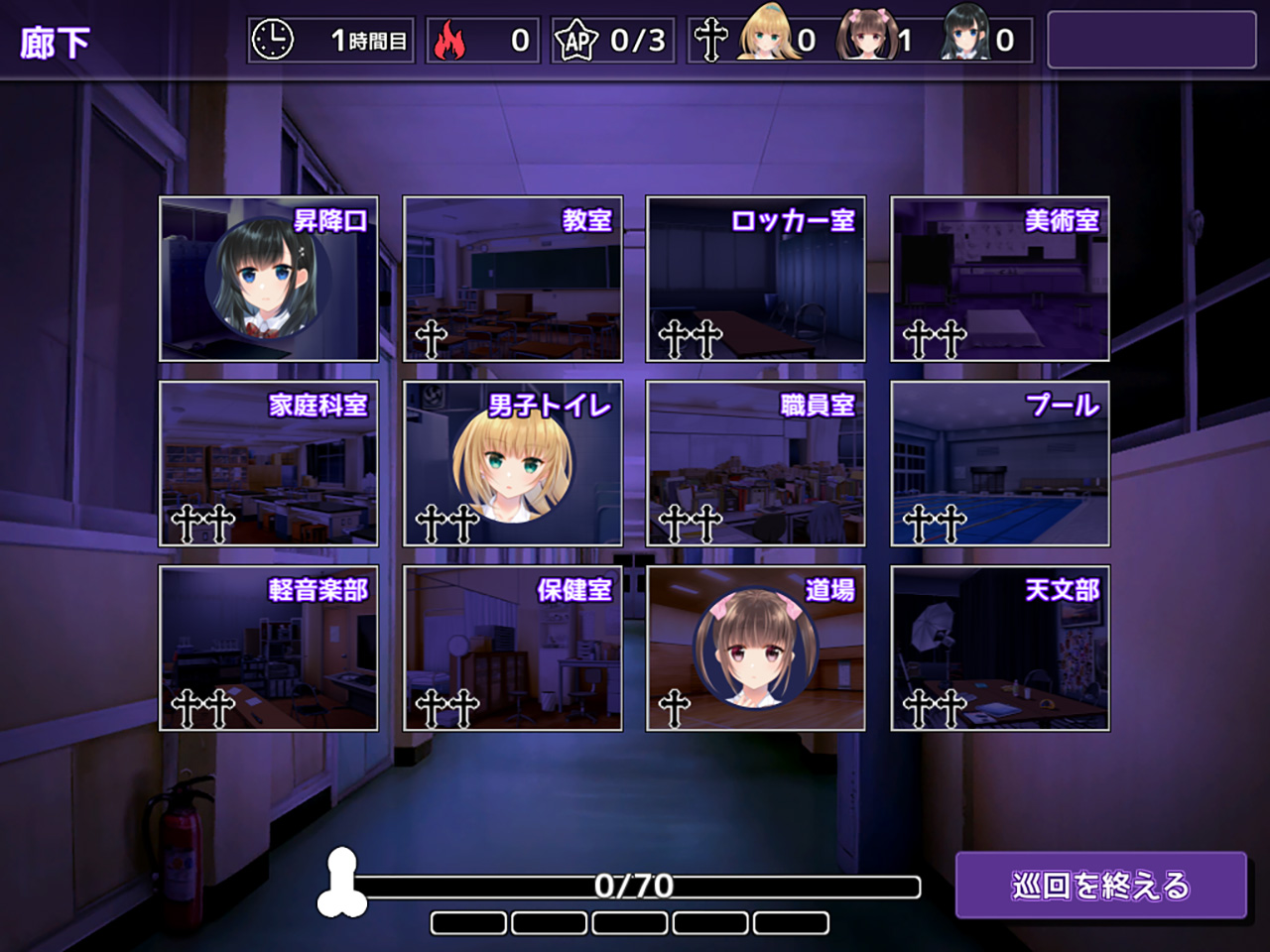Choose the 男子トイレ tile

(513, 463)
